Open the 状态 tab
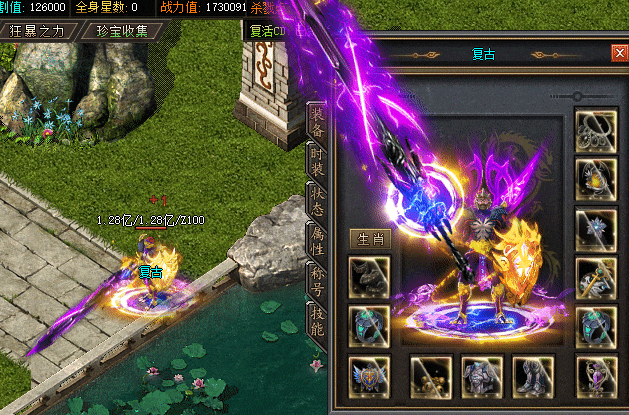 [316, 201]
